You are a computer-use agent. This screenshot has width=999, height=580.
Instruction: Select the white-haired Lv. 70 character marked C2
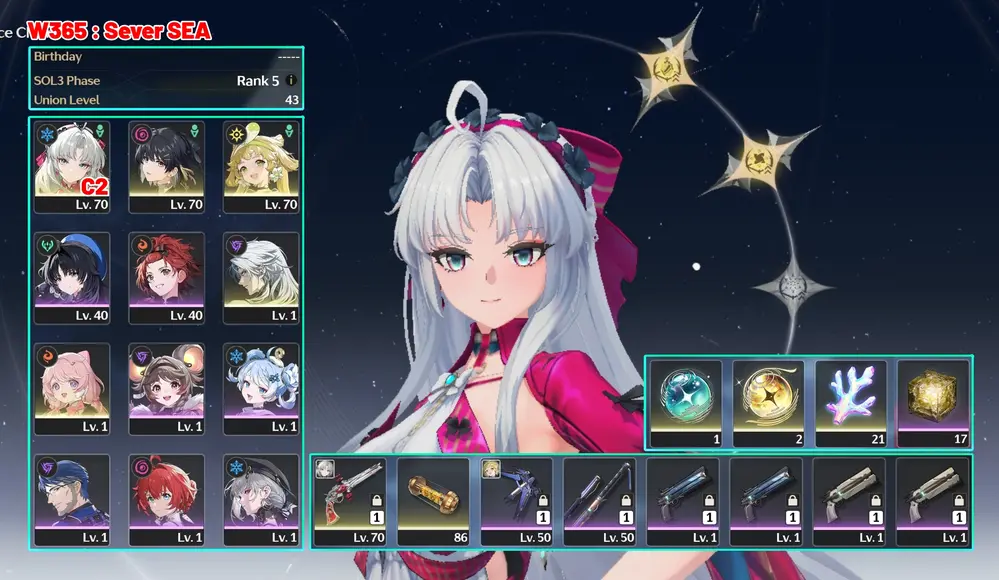point(71,166)
